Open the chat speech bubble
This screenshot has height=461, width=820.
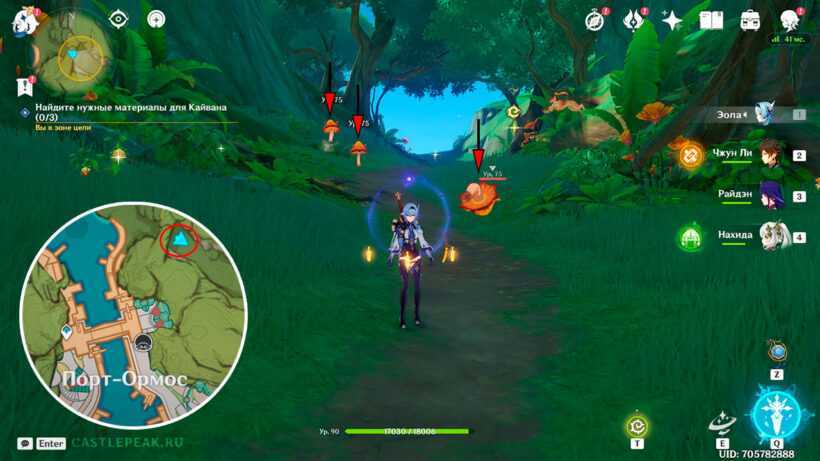pos(24,443)
